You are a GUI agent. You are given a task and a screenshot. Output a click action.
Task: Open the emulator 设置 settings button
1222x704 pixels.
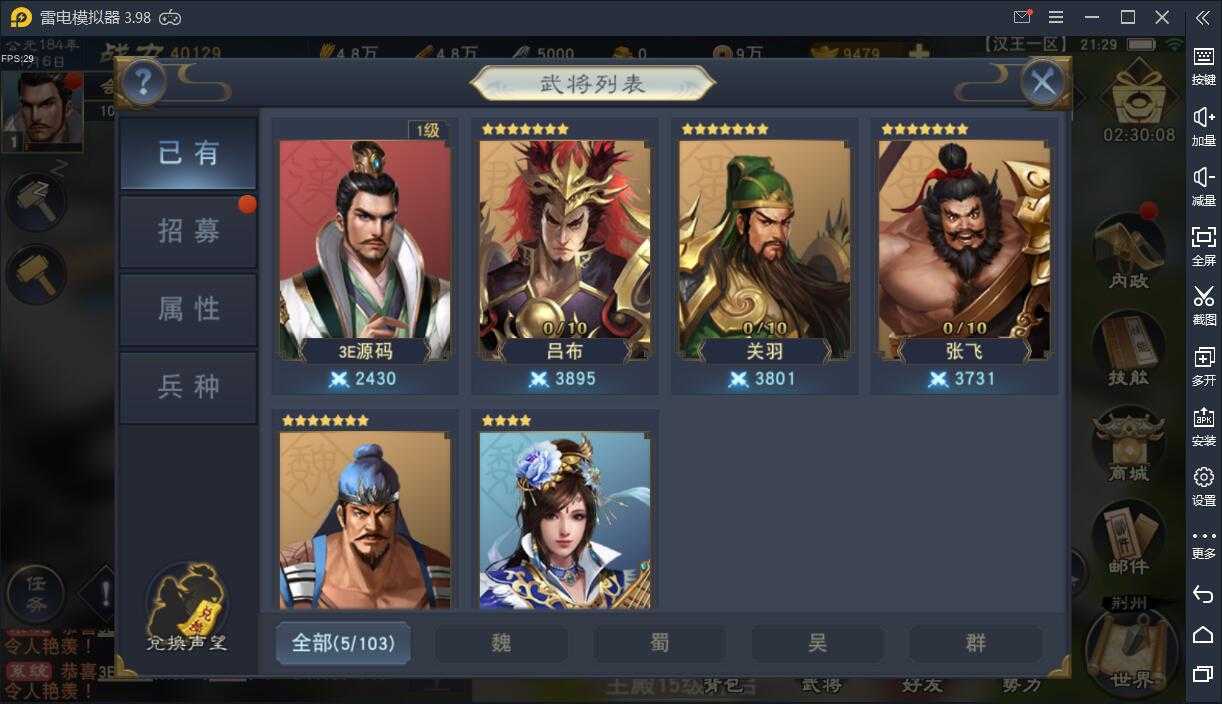pyautogui.click(x=1204, y=485)
